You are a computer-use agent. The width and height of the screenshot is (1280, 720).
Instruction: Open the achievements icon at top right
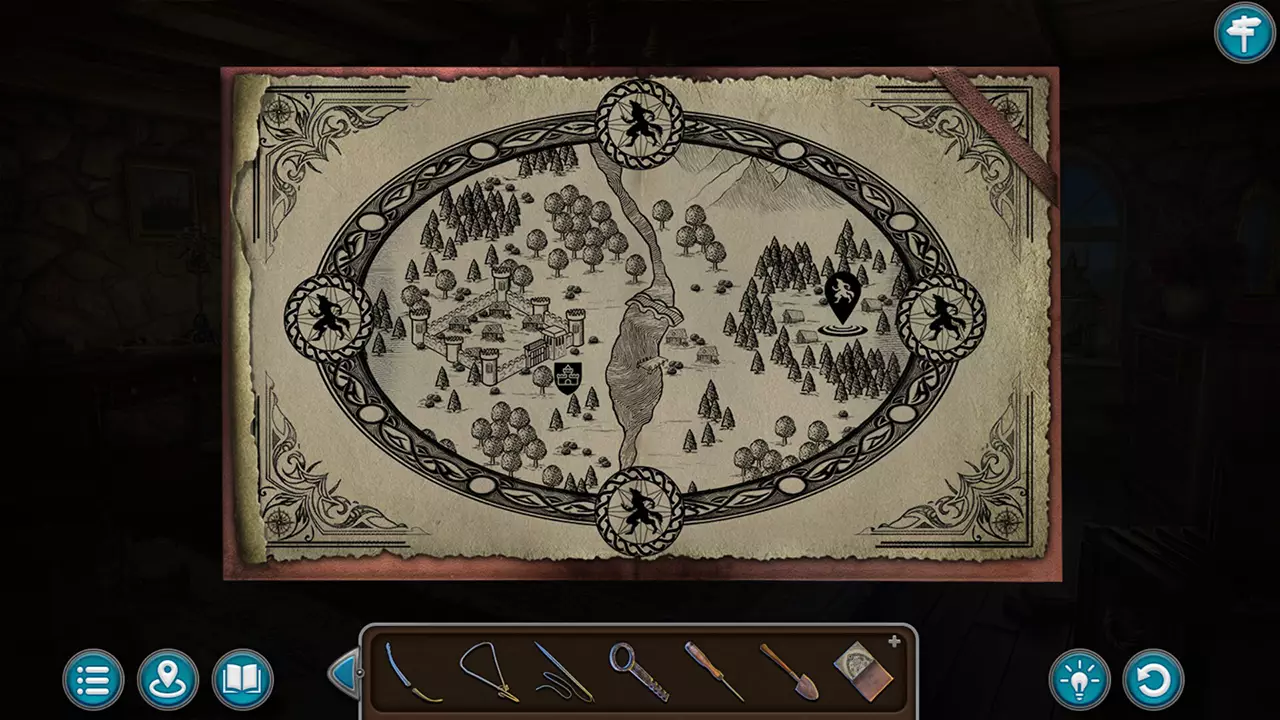[1244, 33]
